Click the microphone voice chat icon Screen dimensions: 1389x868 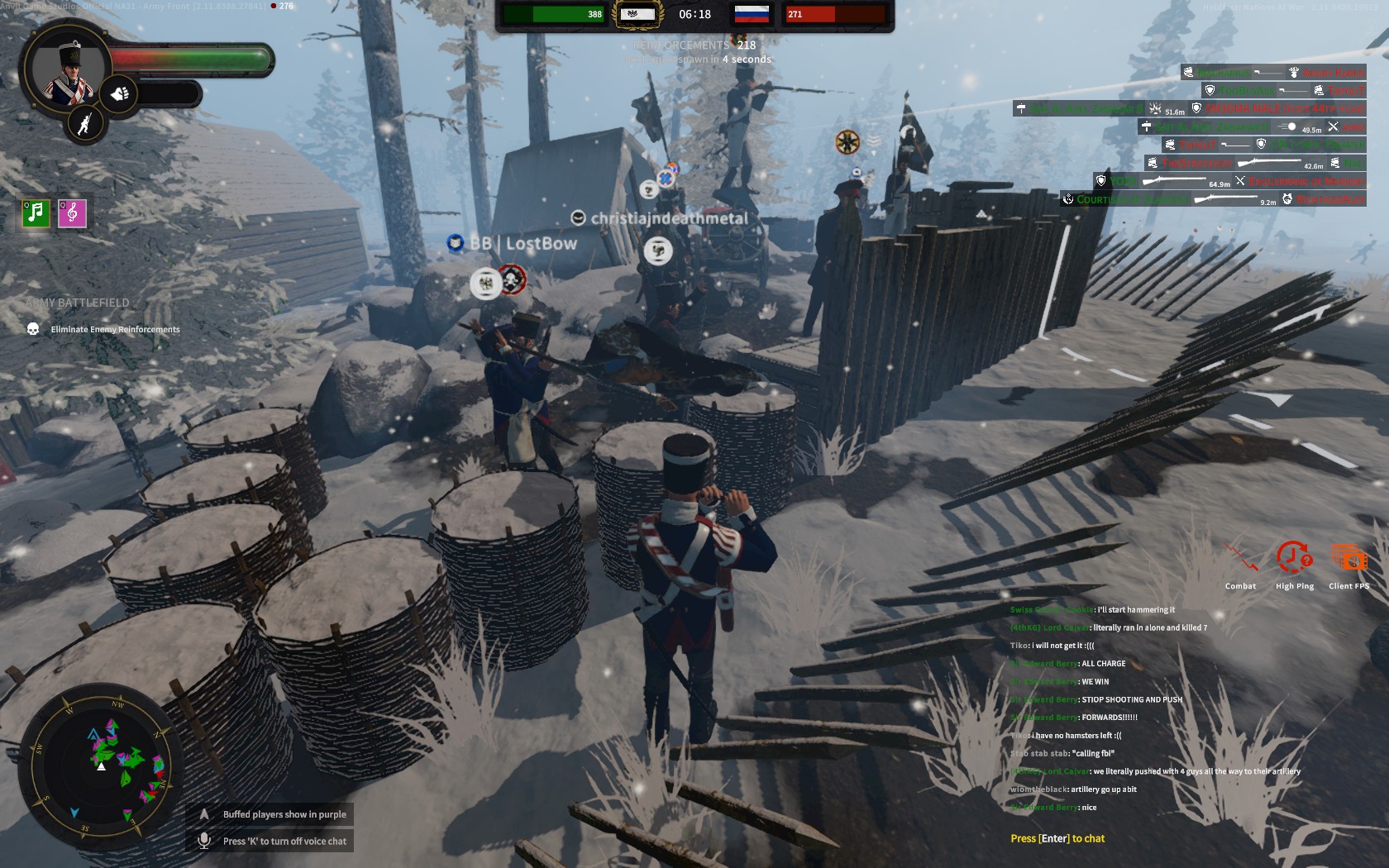(204, 841)
